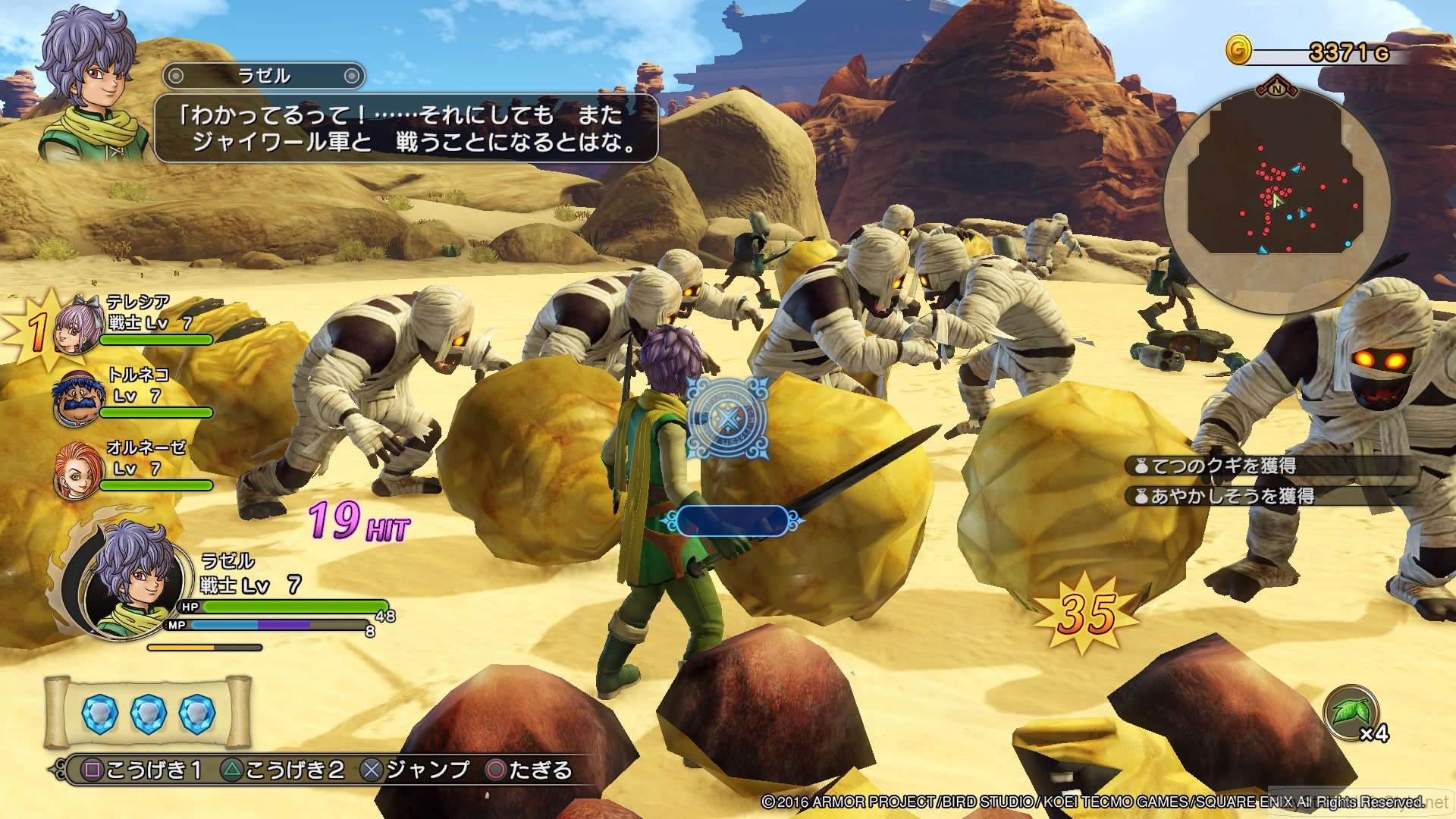Open Lazel's dialogue name banner
The image size is (1456, 819).
tap(264, 76)
